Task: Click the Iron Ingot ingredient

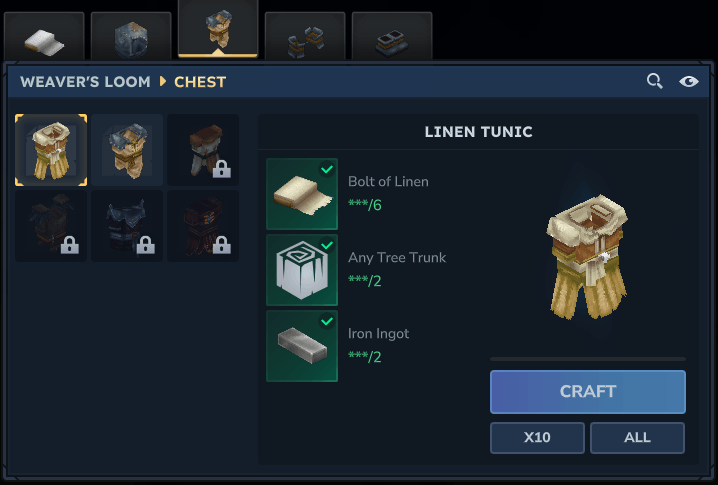Action: 302,346
